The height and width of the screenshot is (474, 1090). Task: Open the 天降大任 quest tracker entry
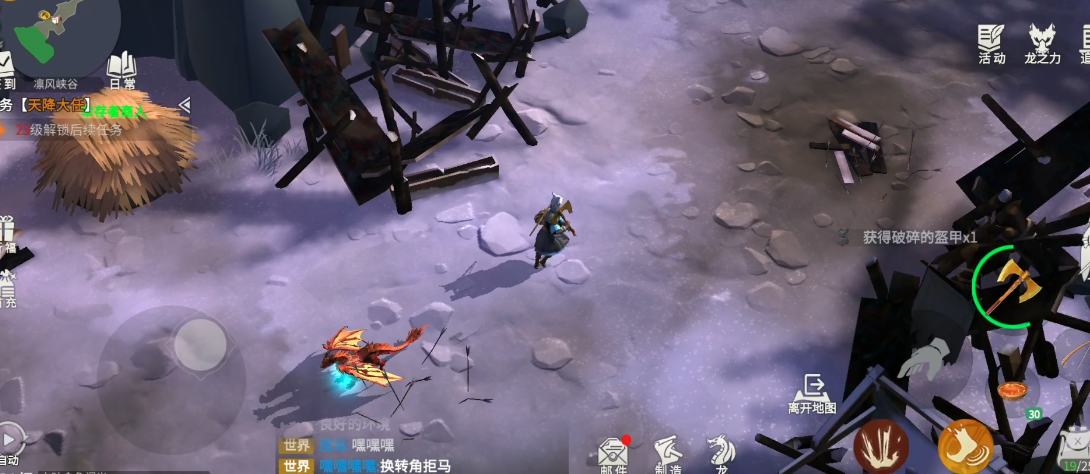[60, 105]
